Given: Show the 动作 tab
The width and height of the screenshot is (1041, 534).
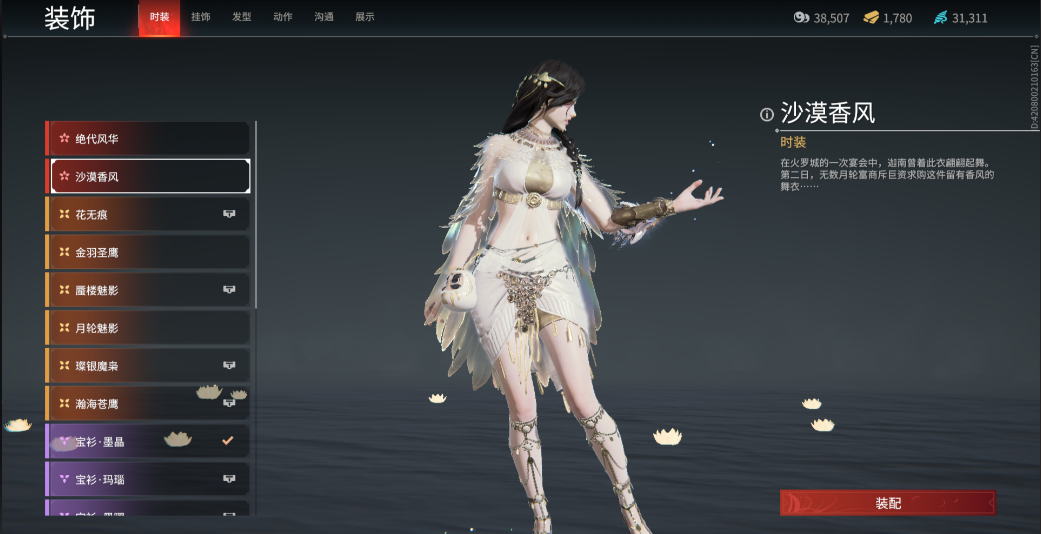Looking at the screenshot, I should coord(283,17).
